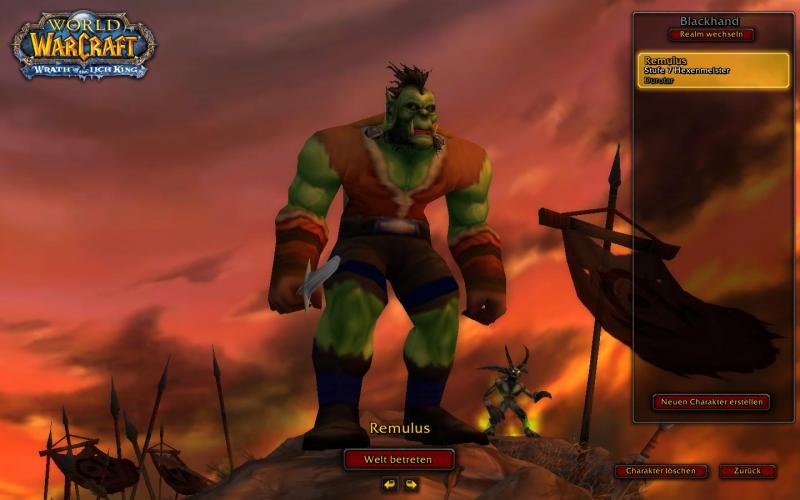Go back with the Zurück button
The width and height of the screenshot is (800, 500).
(x=746, y=471)
